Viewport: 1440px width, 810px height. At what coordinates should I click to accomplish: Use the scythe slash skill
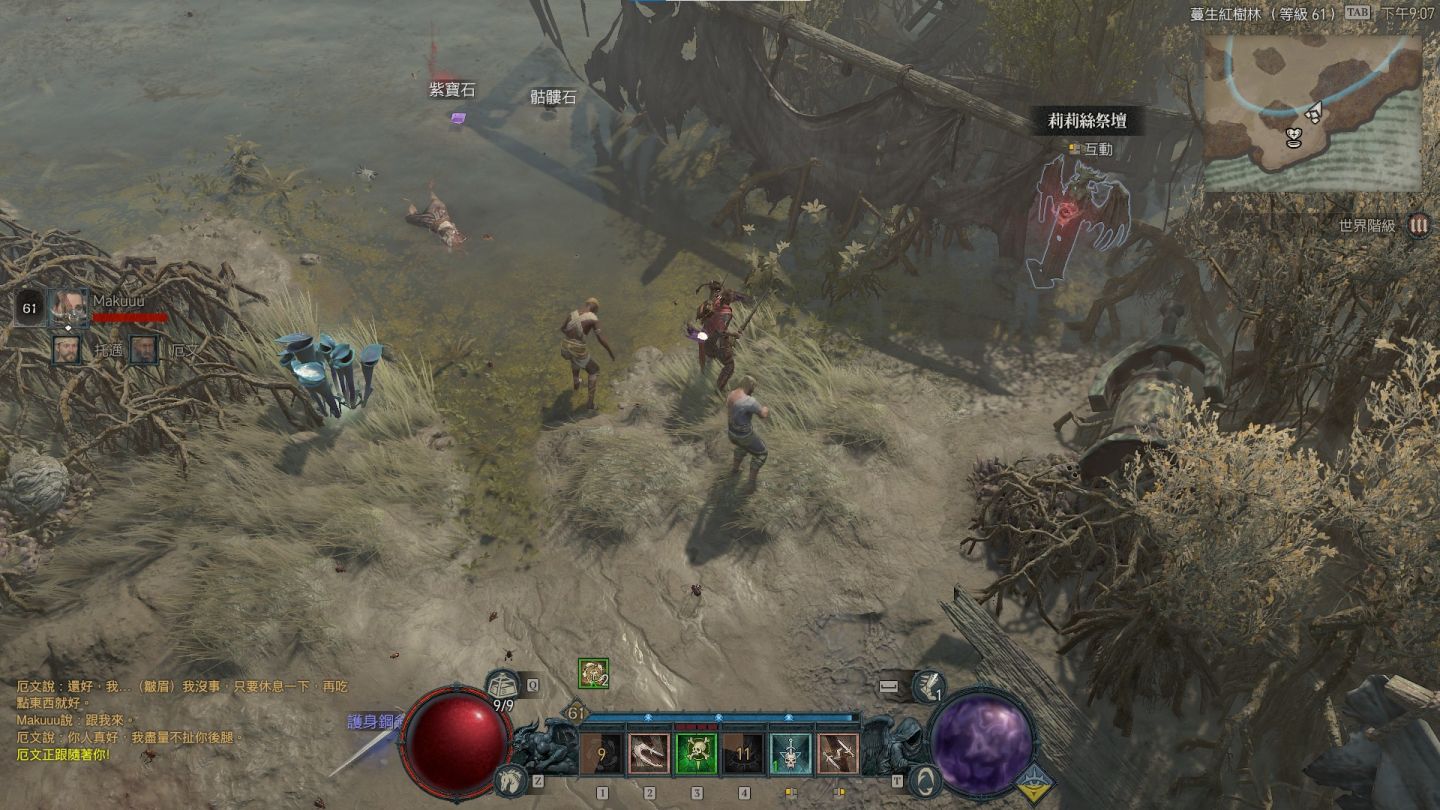coord(649,754)
